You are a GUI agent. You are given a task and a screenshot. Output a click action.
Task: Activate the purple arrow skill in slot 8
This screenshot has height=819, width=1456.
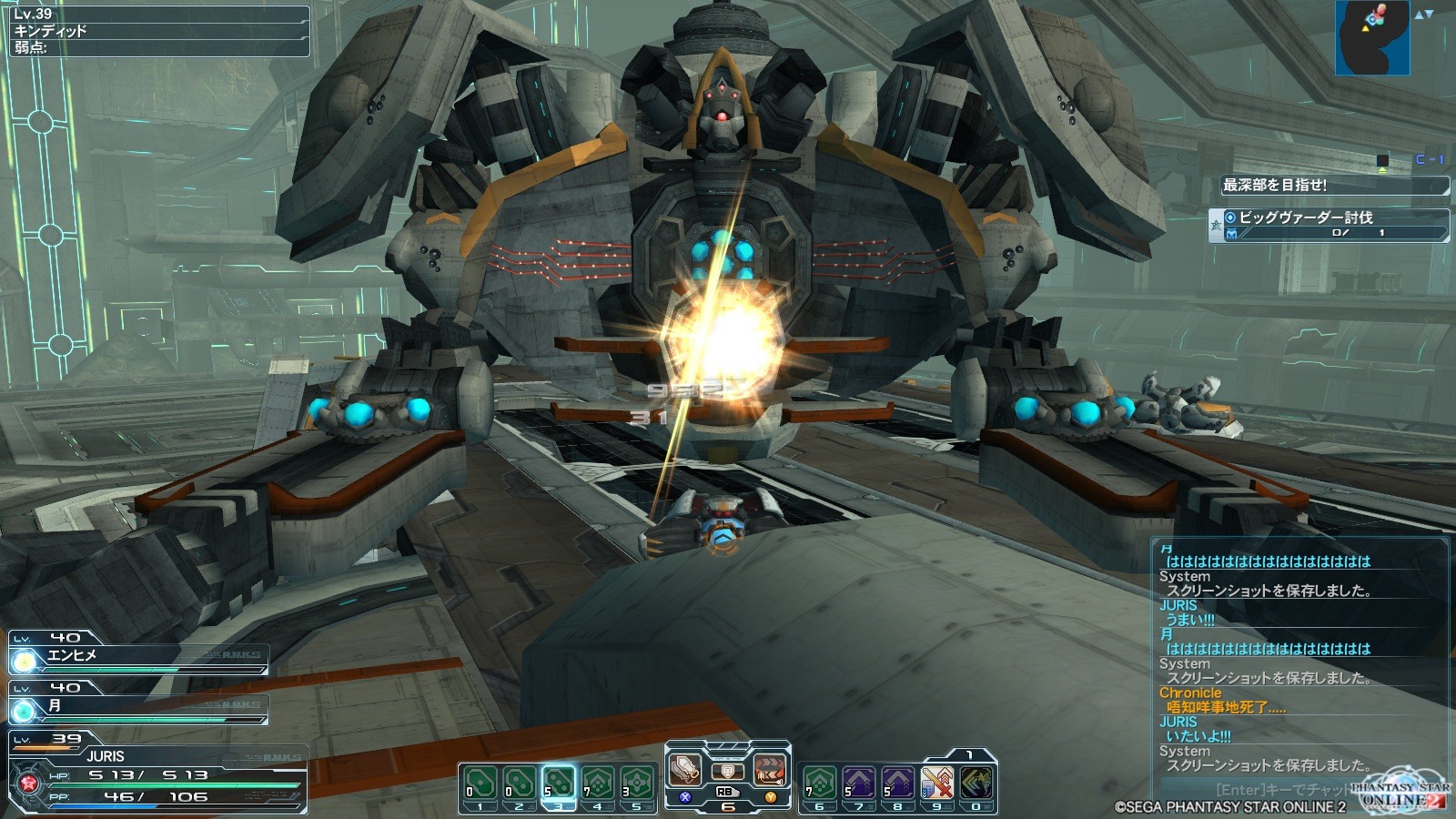[897, 783]
